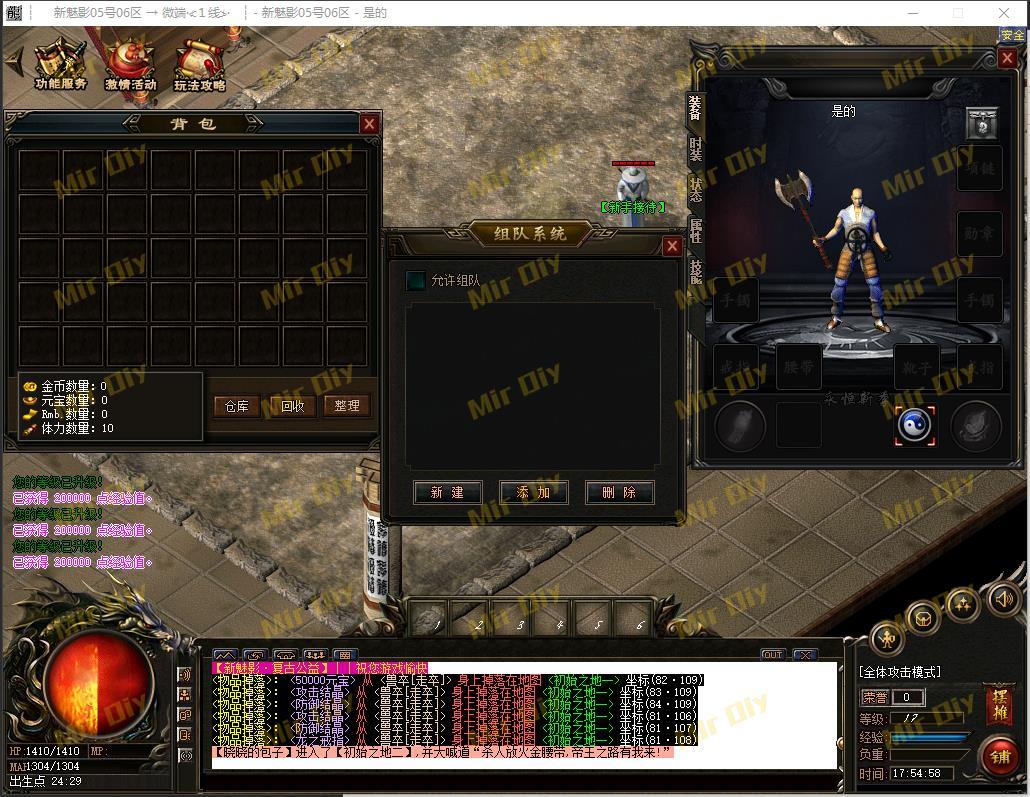This screenshot has width=1030, height=797.
Task: Click the red 铺 shop button
Action: coord(1000,755)
